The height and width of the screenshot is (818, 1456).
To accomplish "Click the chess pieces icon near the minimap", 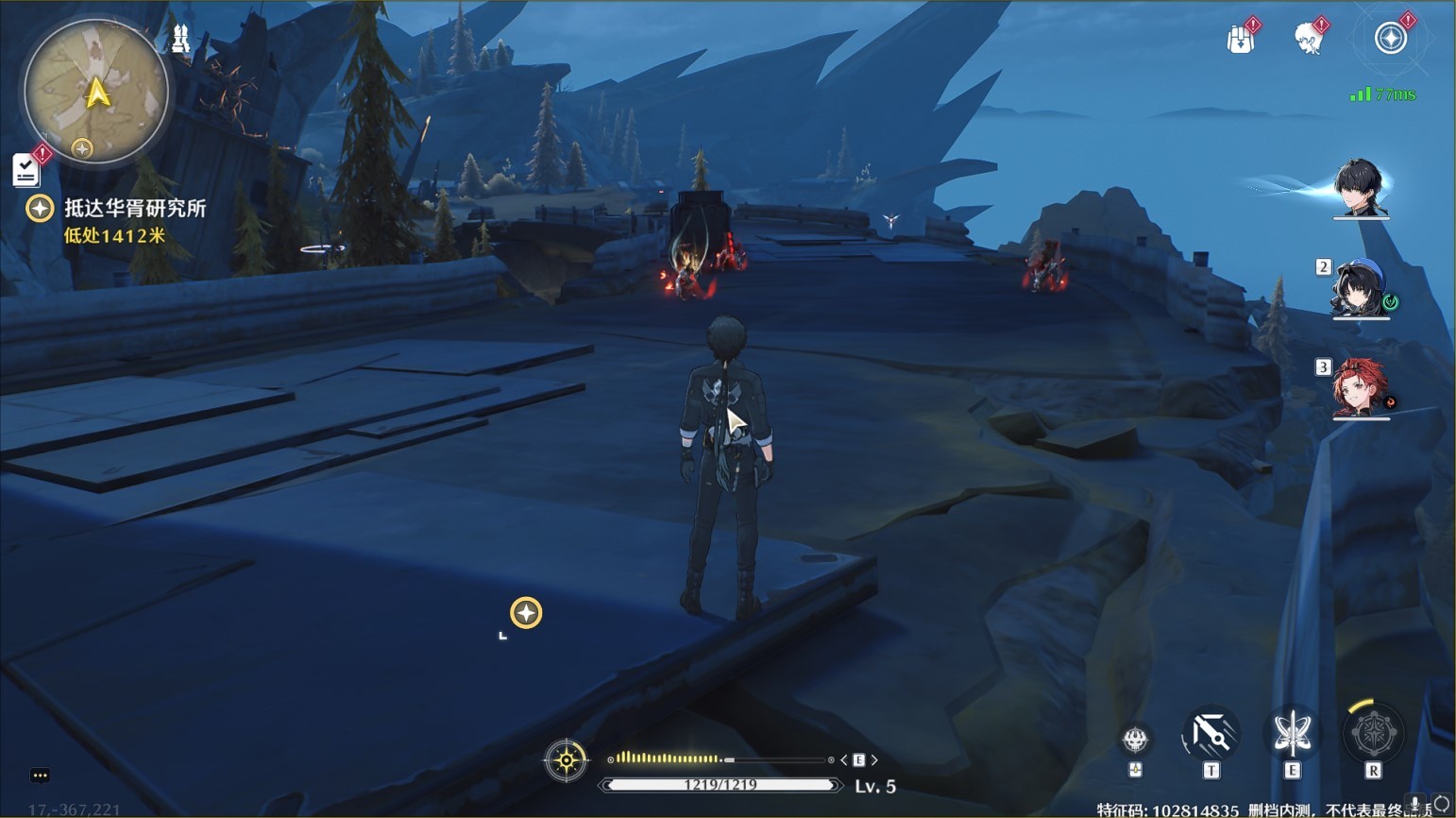I will (180, 39).
